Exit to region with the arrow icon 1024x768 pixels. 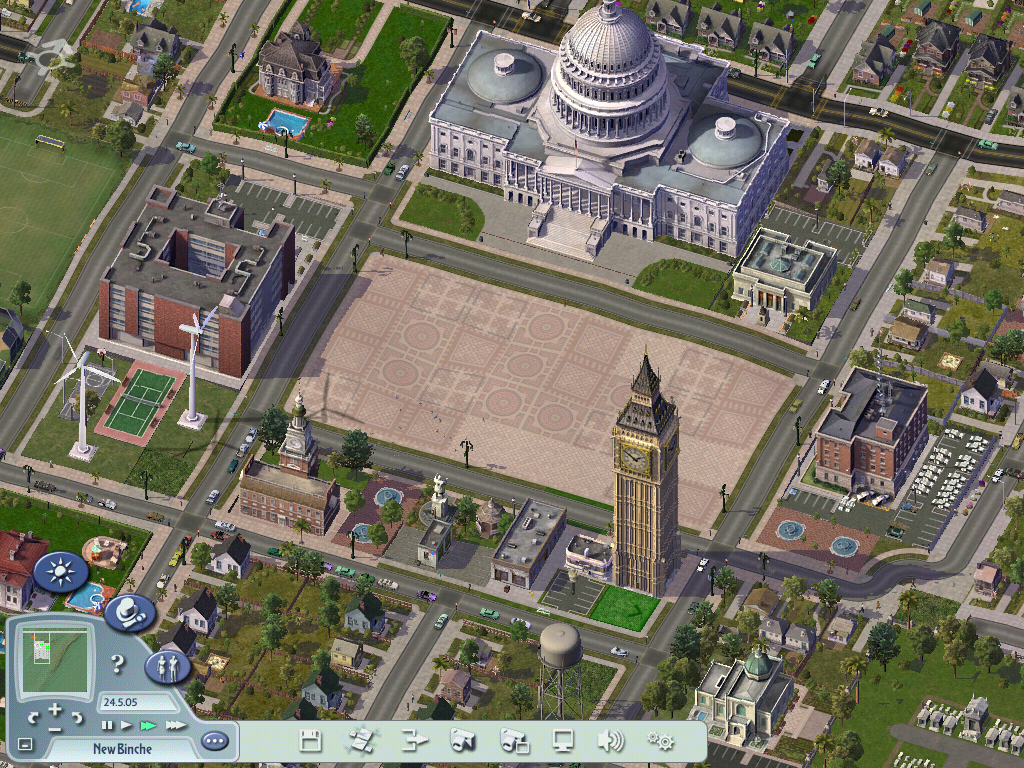pyautogui.click(x=414, y=741)
